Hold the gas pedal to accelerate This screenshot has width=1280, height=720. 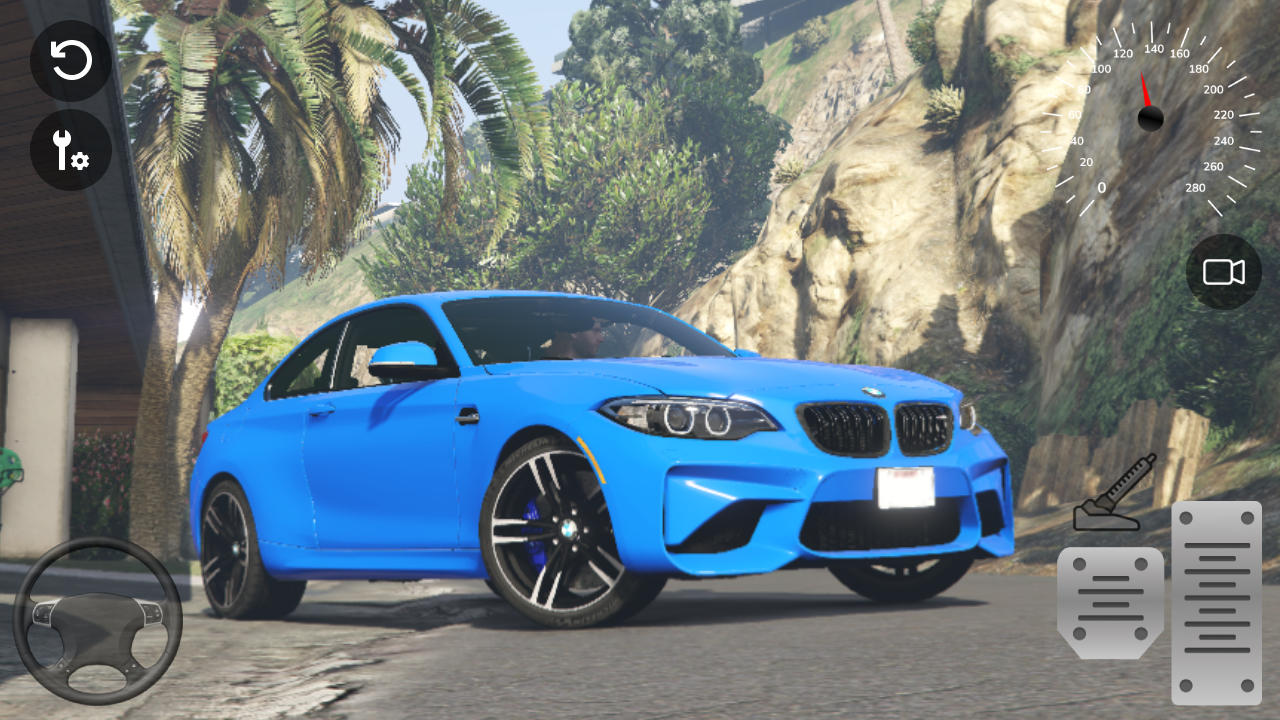(x=1215, y=600)
